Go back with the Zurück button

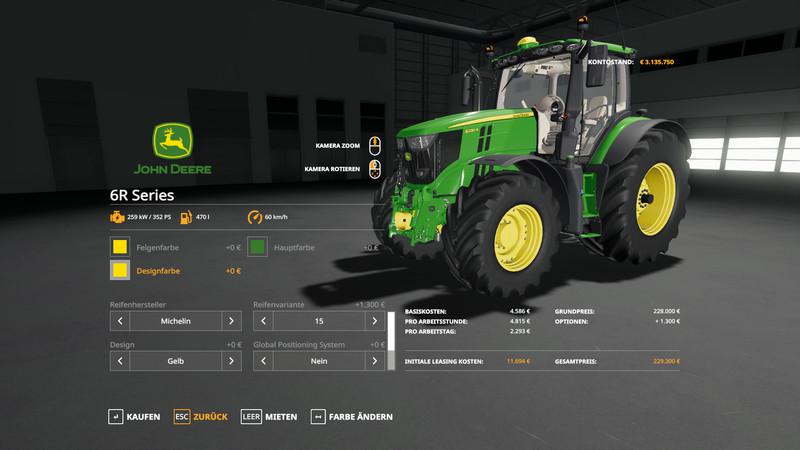(200, 416)
